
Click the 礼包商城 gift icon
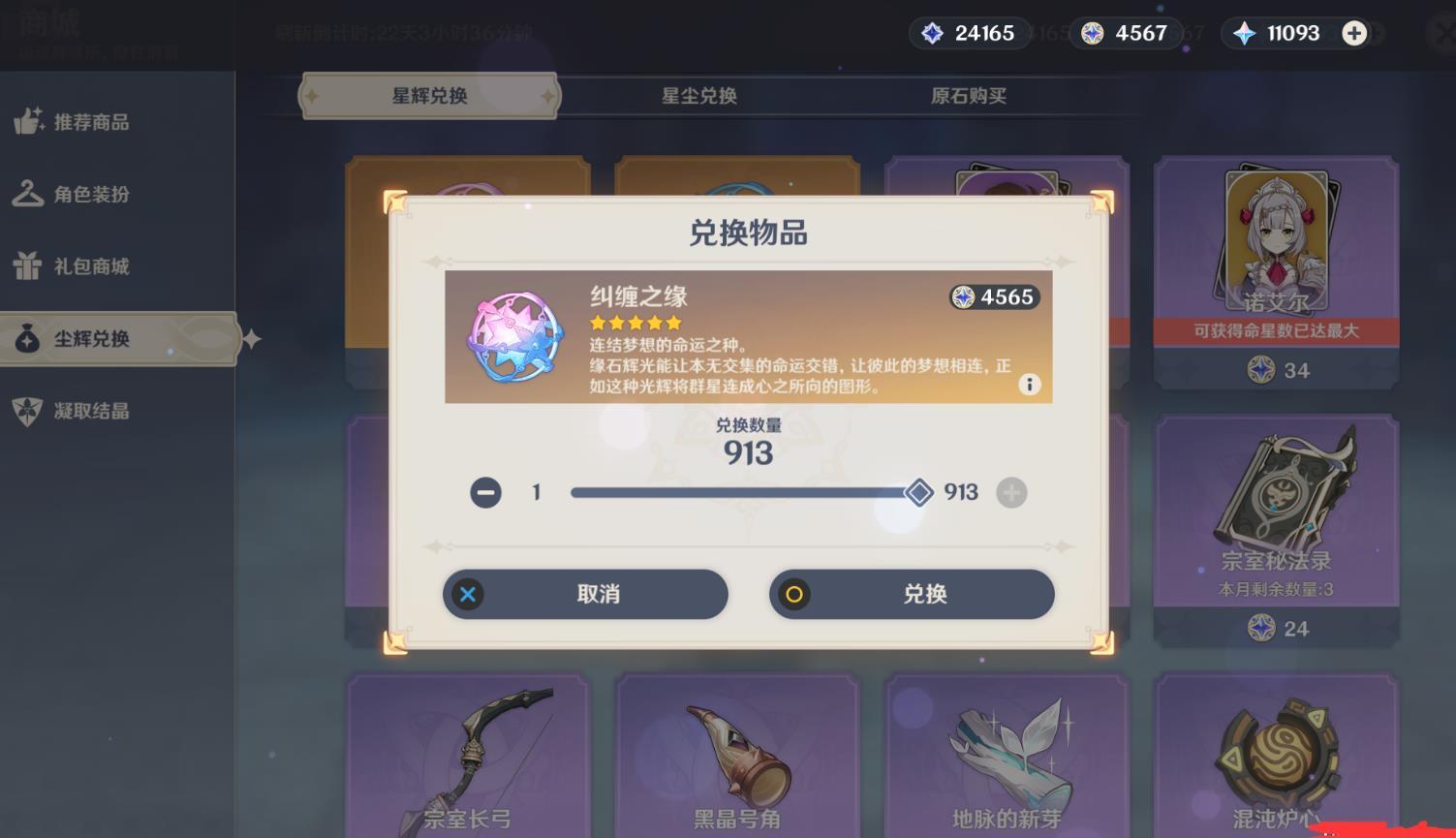(x=29, y=266)
